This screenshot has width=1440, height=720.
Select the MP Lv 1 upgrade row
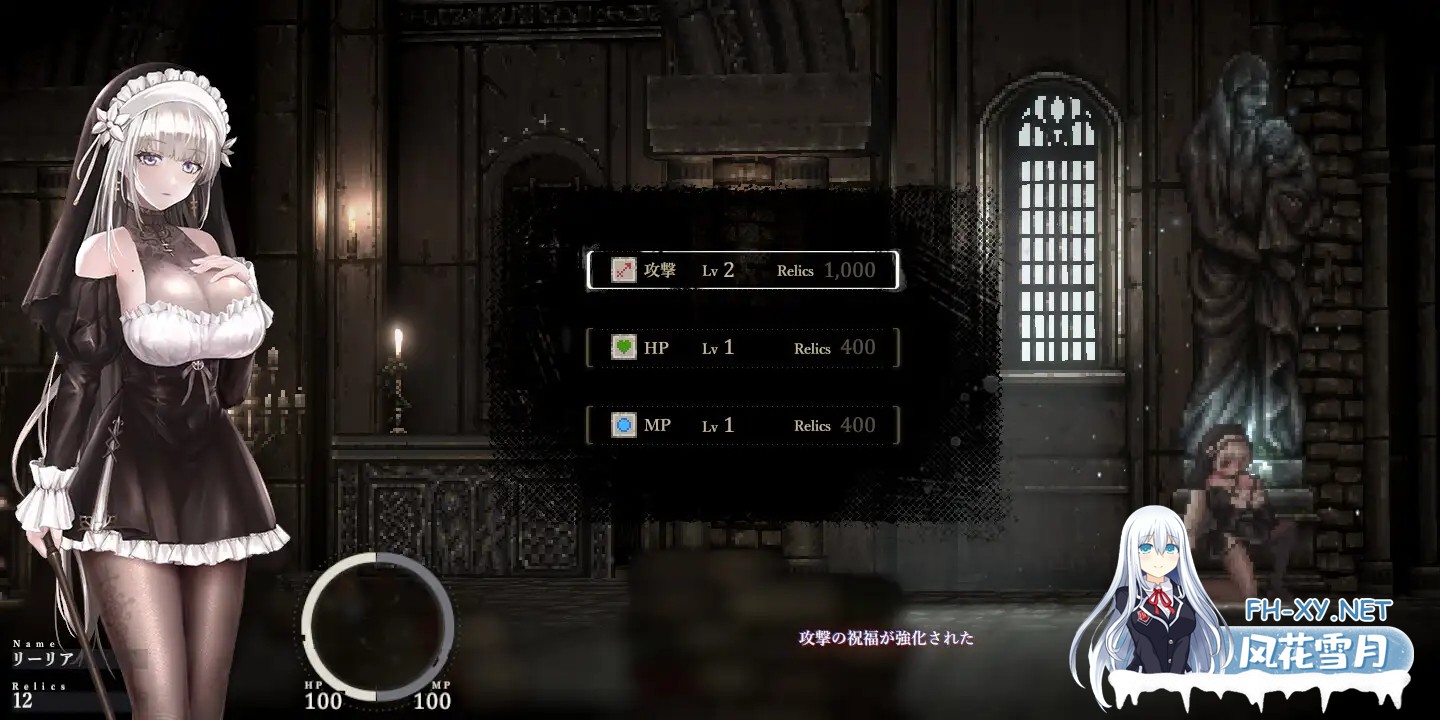[743, 425]
